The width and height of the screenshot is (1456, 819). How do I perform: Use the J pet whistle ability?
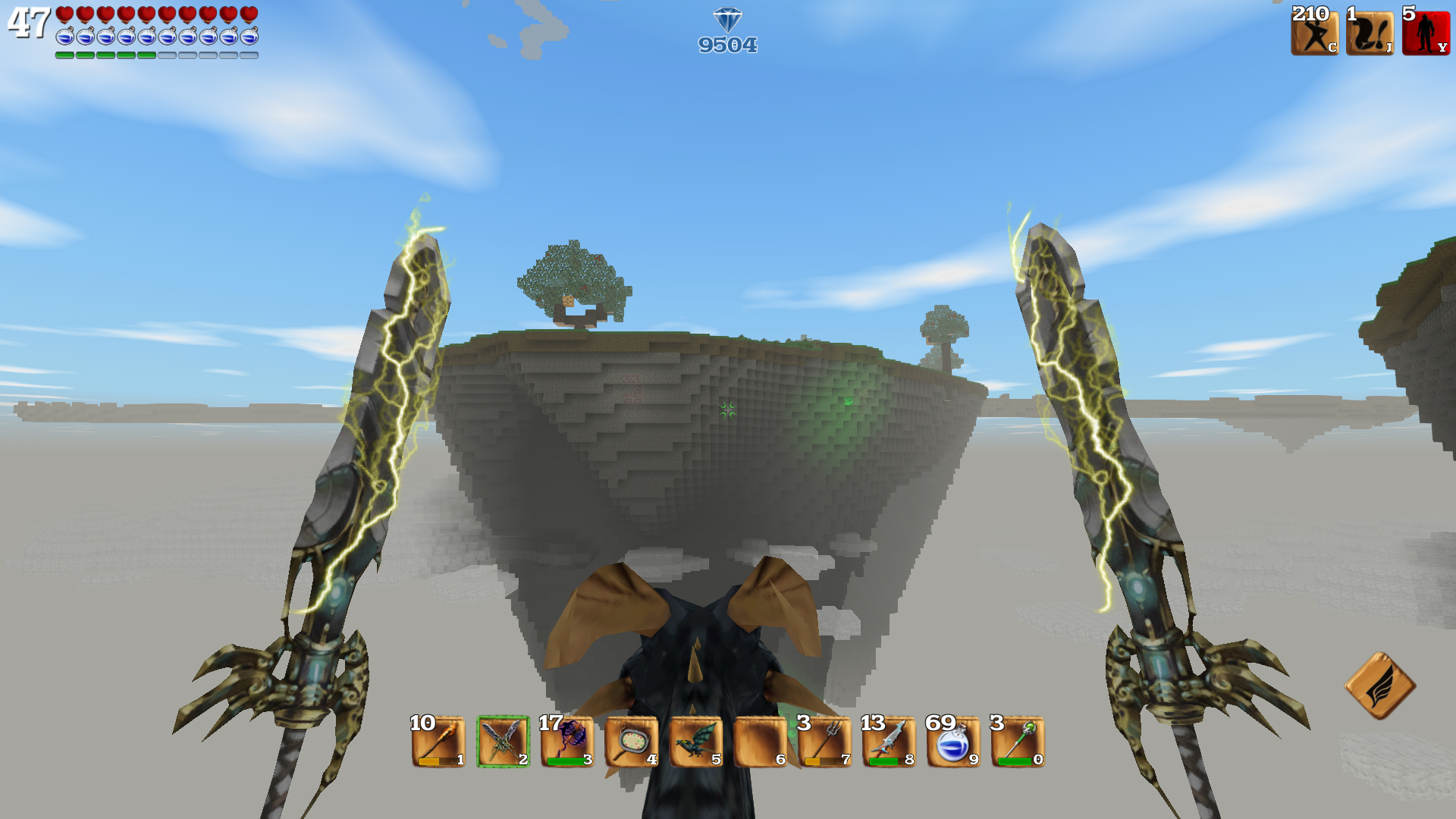[1370, 33]
